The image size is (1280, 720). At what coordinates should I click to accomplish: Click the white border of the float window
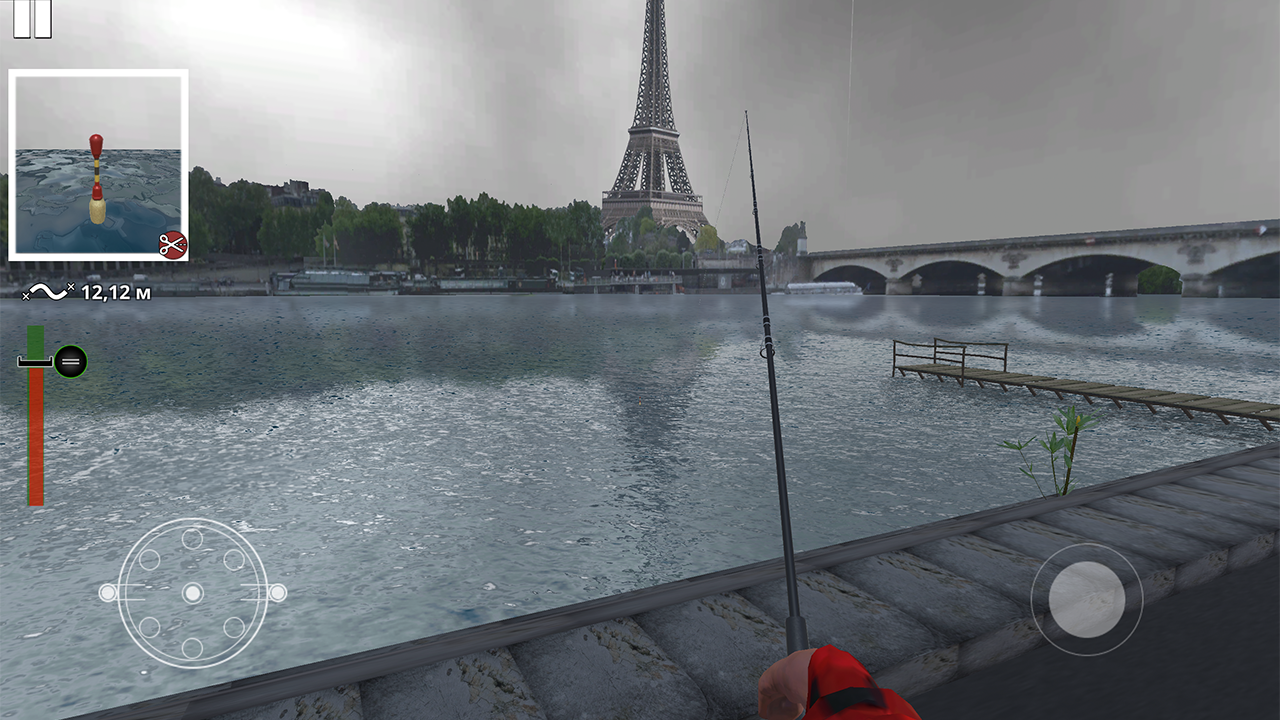point(98,73)
